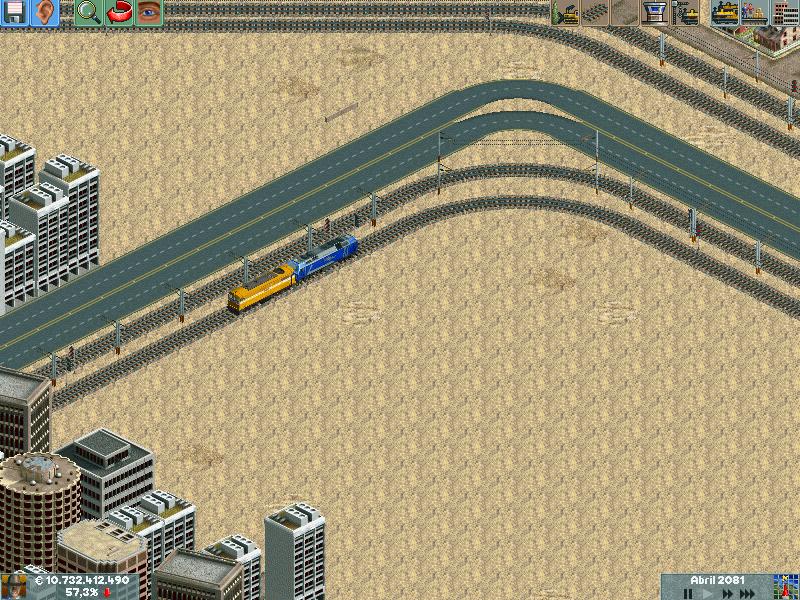Open the minimap icon

[787, 587]
